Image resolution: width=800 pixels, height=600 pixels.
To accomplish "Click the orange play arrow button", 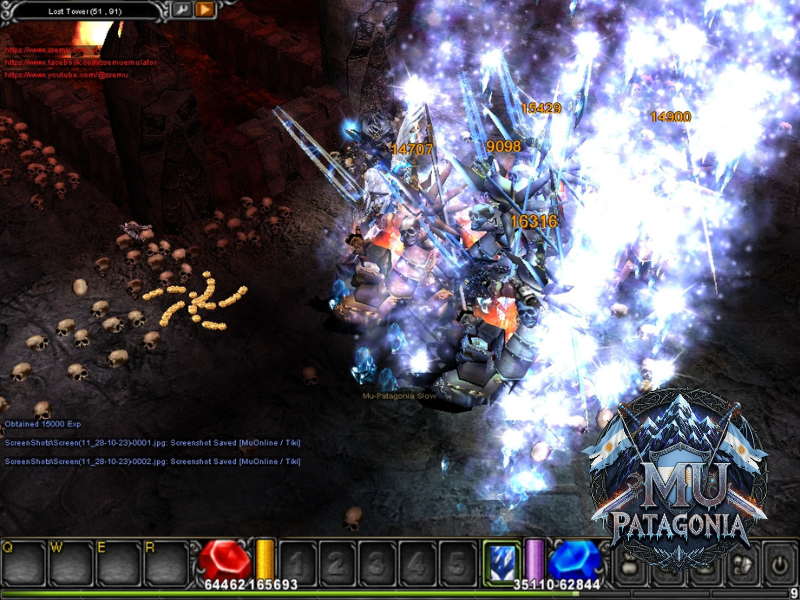I will (x=204, y=10).
